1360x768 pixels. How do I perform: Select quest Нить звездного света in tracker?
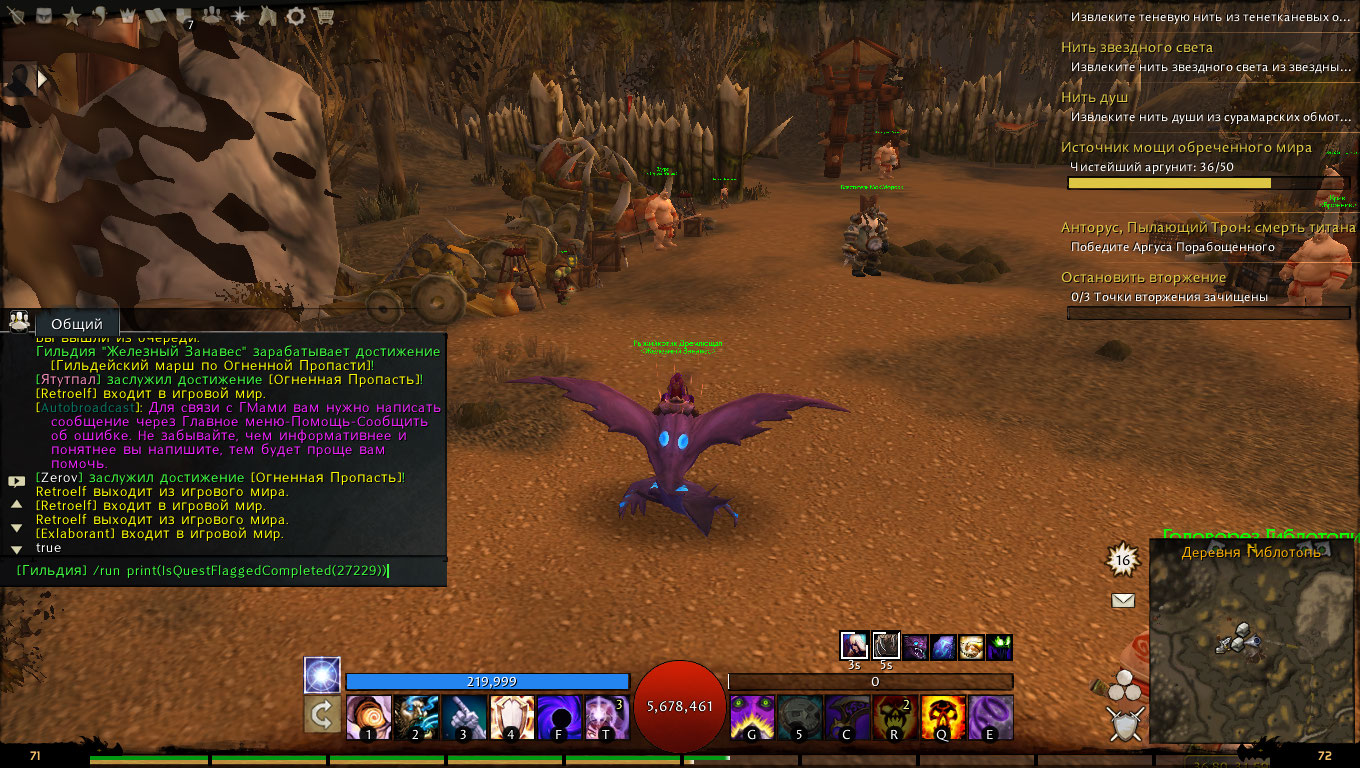1137,47
